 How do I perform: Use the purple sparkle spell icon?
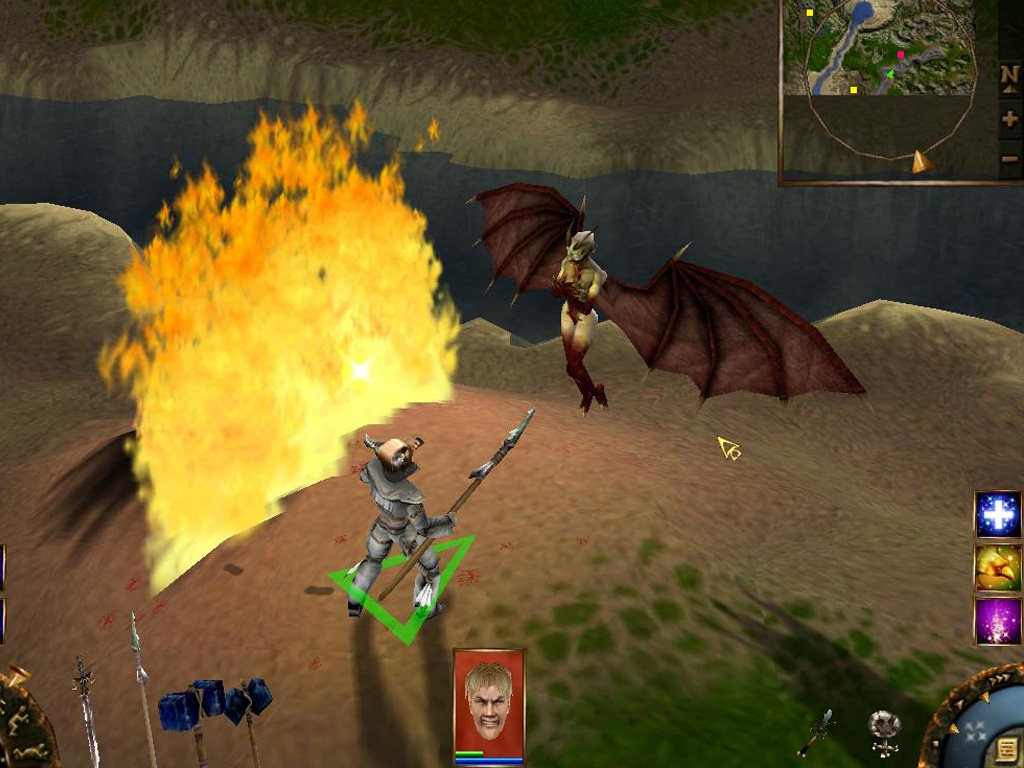point(998,621)
